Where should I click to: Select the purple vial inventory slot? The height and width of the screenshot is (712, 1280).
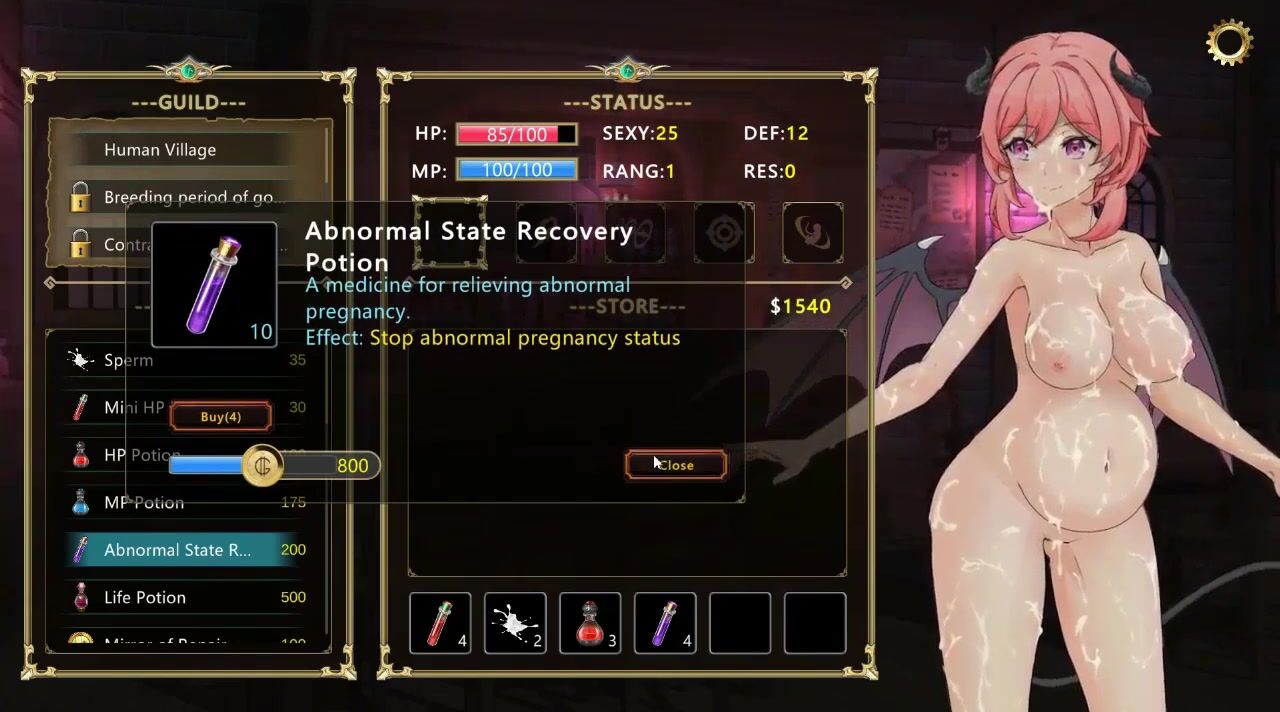tap(665, 623)
